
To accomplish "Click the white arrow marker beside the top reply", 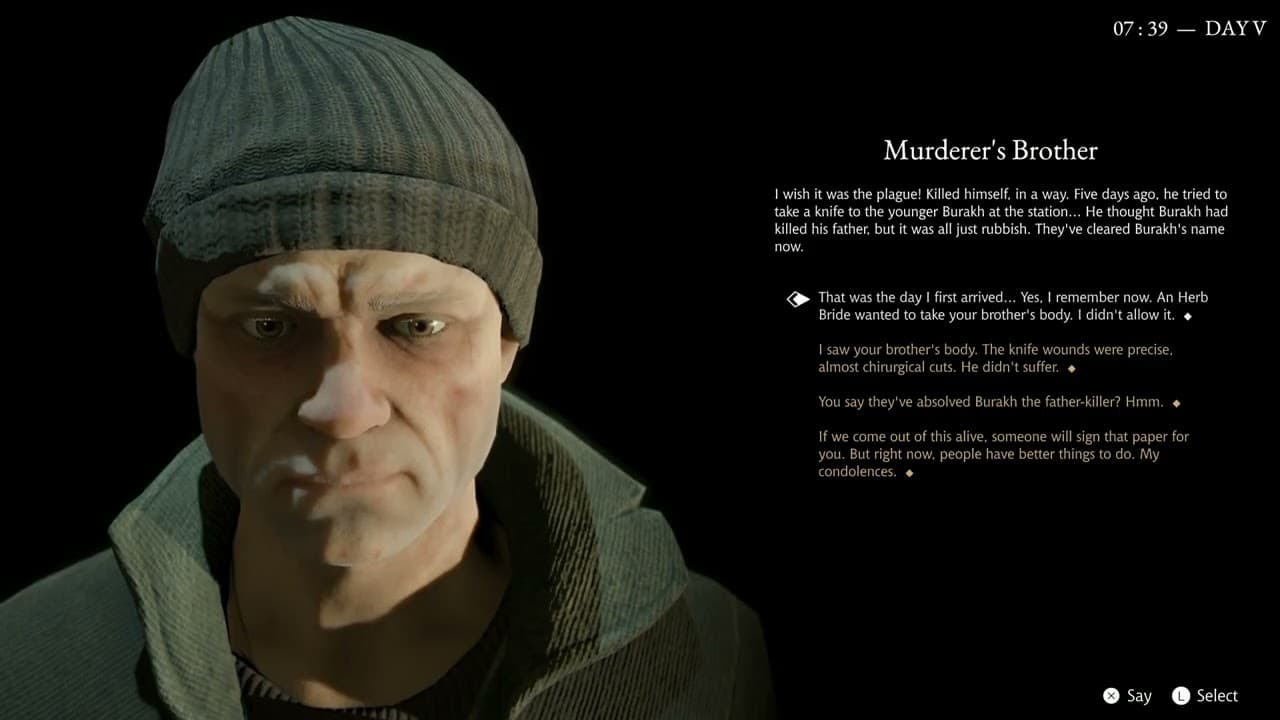I will point(797,297).
